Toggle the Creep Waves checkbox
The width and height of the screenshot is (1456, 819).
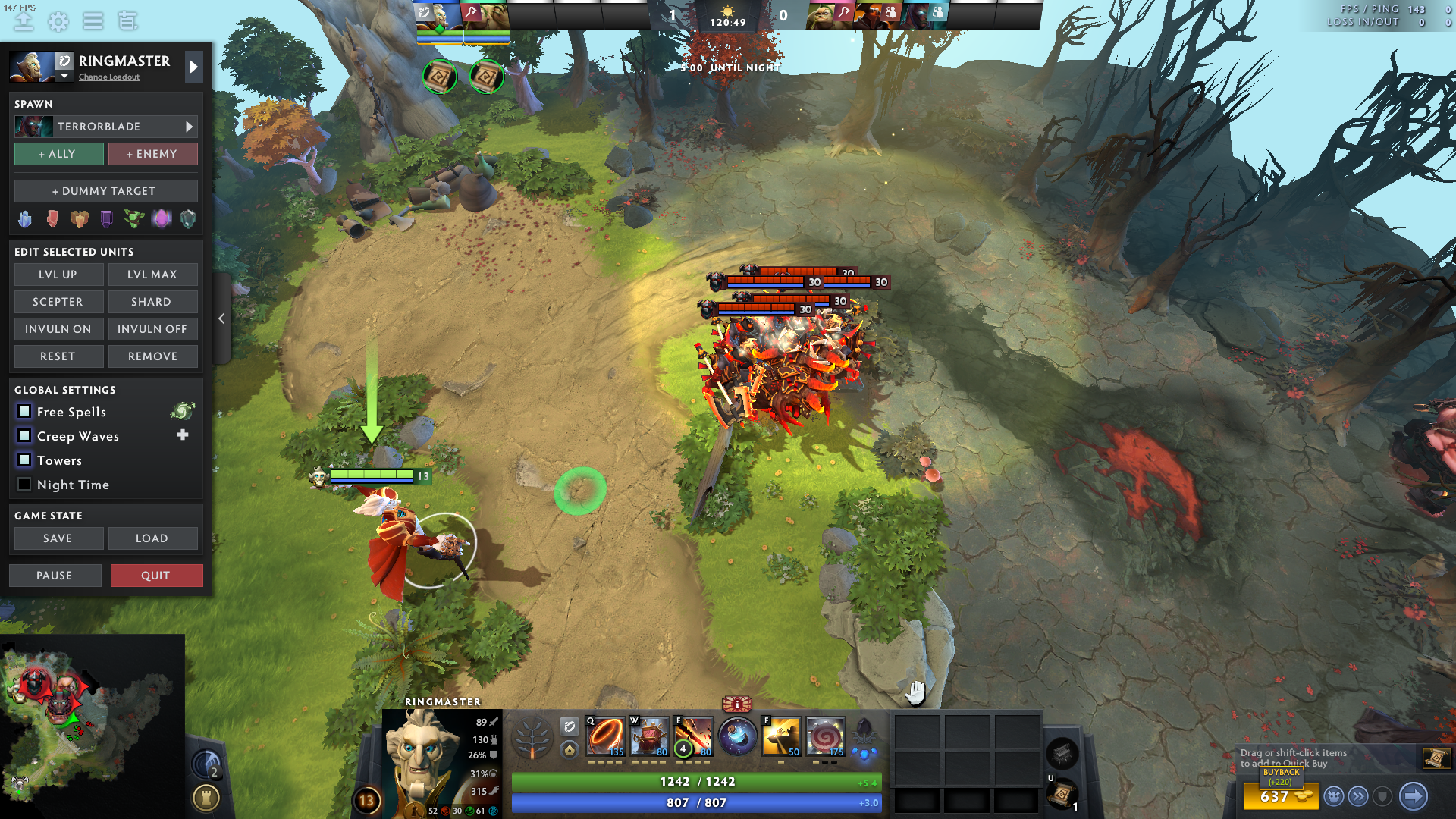(24, 436)
